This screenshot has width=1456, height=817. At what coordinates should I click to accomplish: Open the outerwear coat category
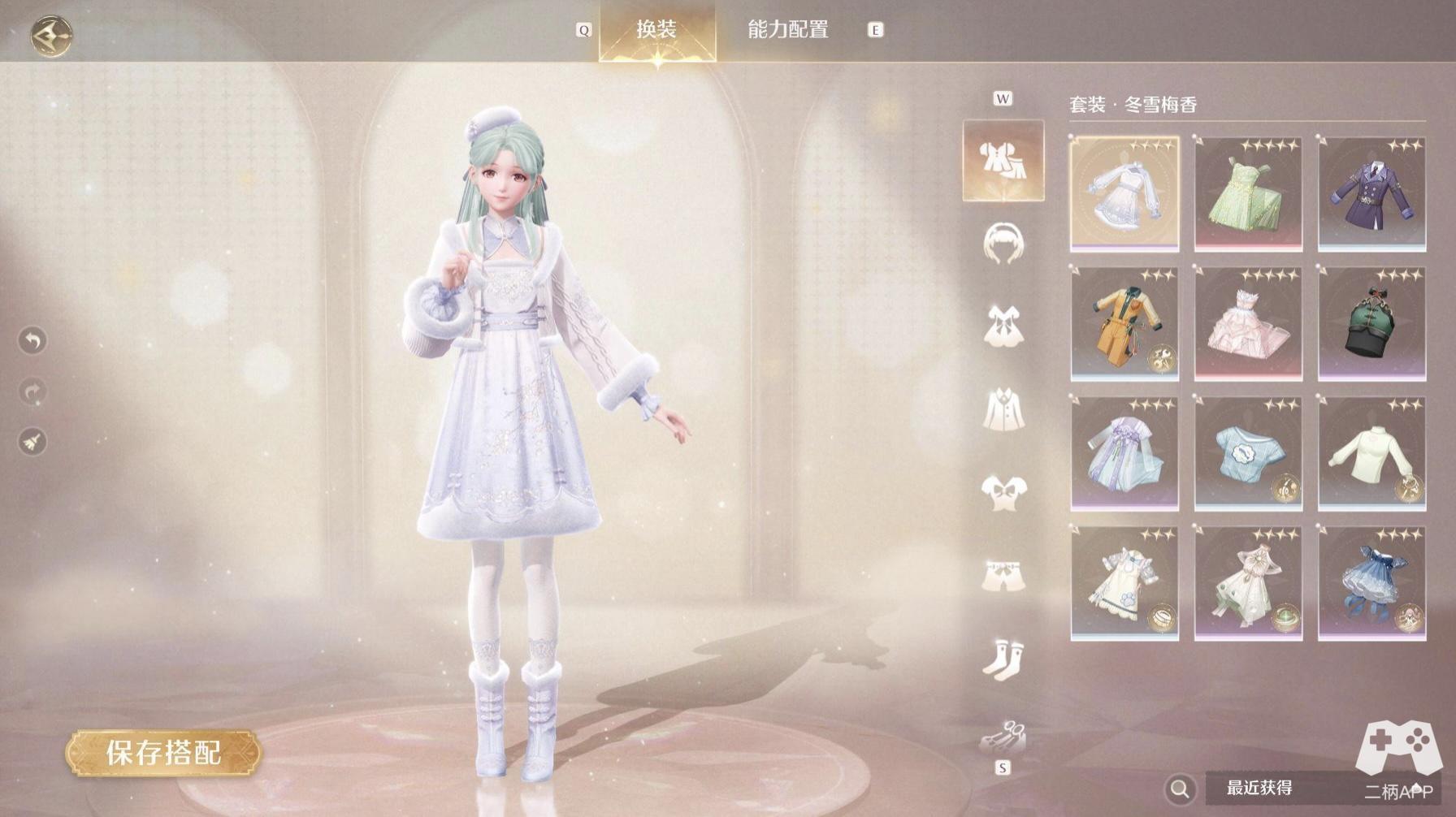point(1003,408)
